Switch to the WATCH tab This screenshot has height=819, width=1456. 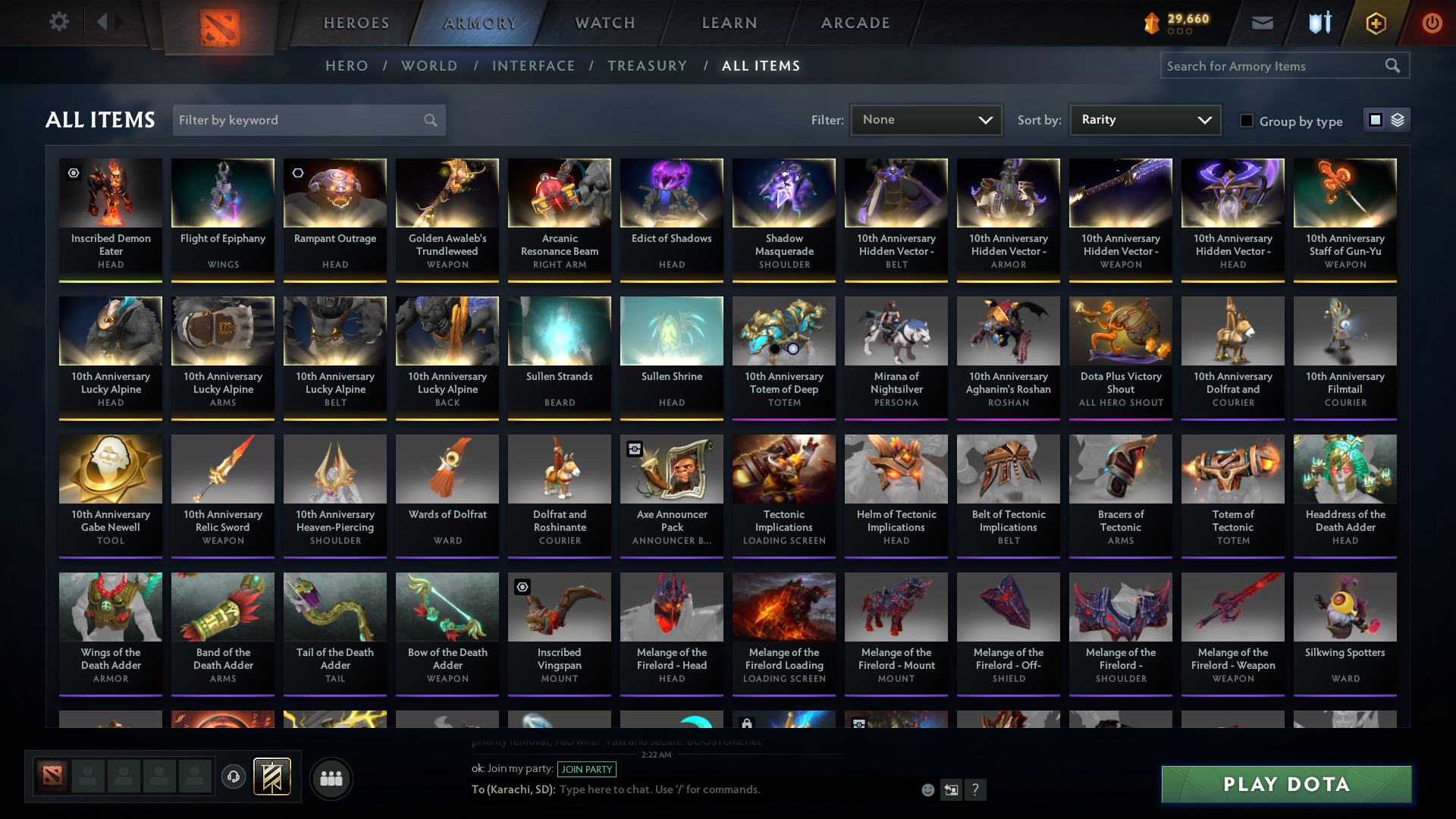[604, 23]
